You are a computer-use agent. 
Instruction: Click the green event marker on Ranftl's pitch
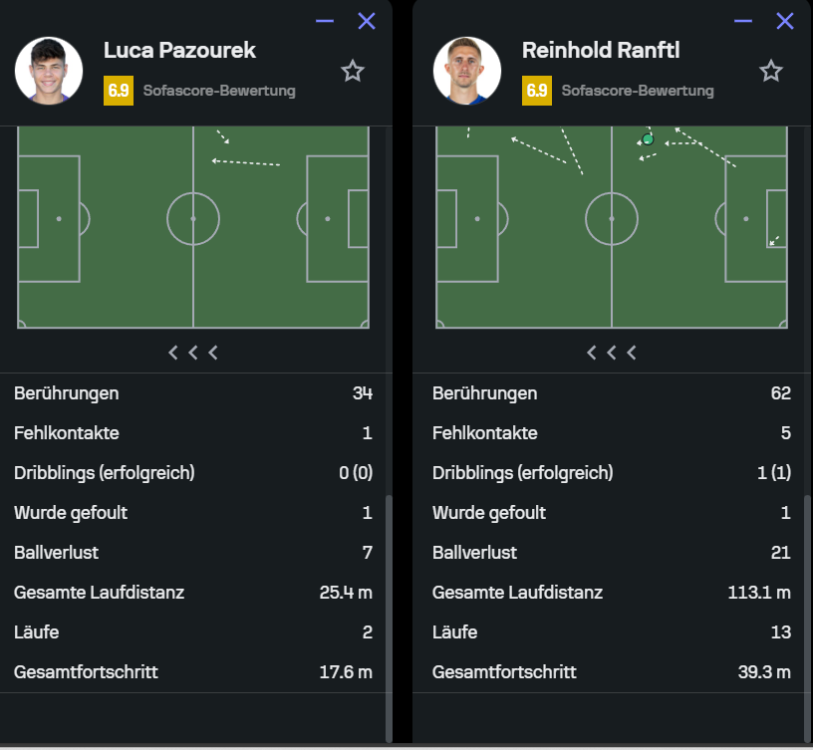[x=648, y=139]
